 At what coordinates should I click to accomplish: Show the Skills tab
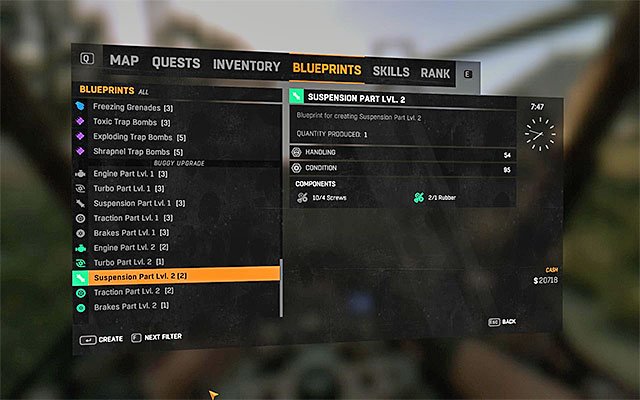click(390, 71)
